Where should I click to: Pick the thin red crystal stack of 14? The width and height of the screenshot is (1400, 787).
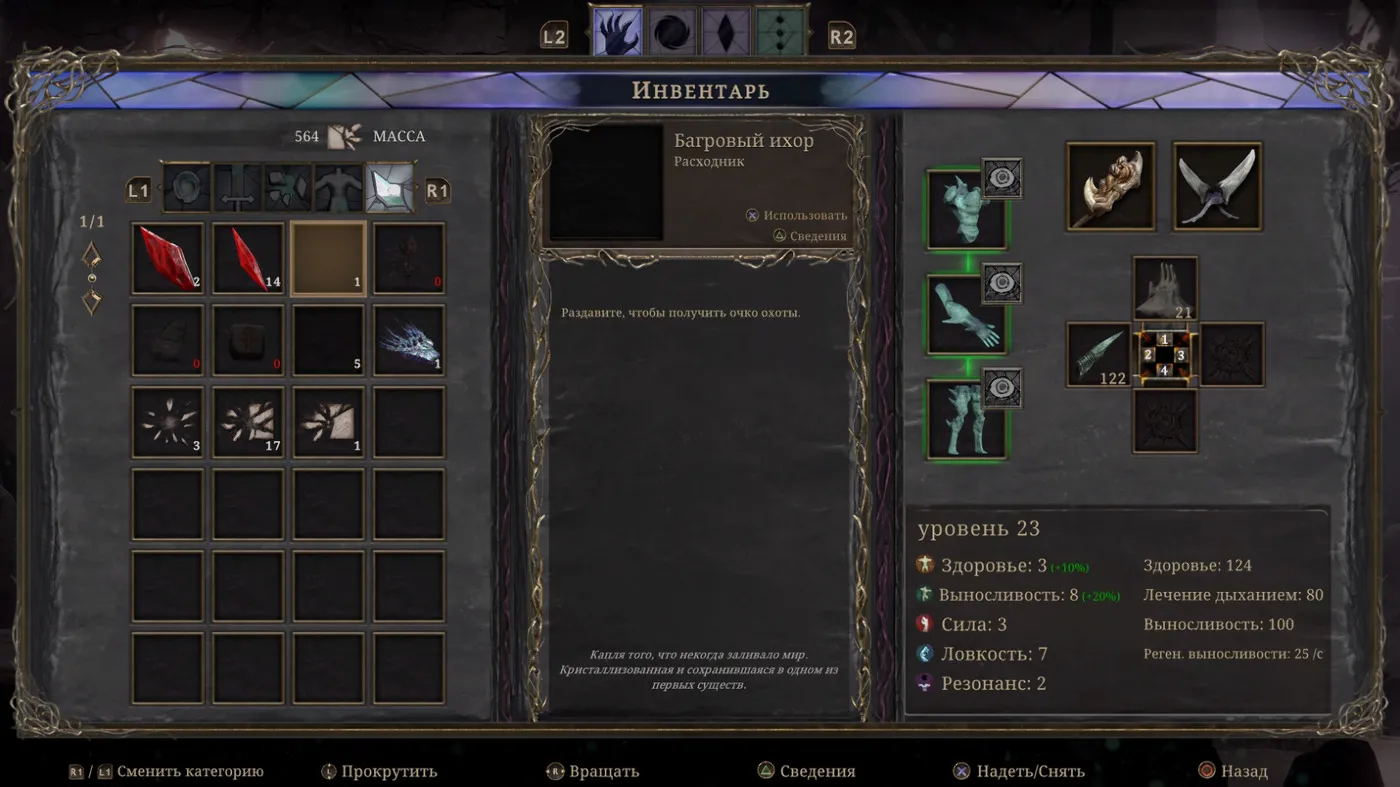pos(248,258)
